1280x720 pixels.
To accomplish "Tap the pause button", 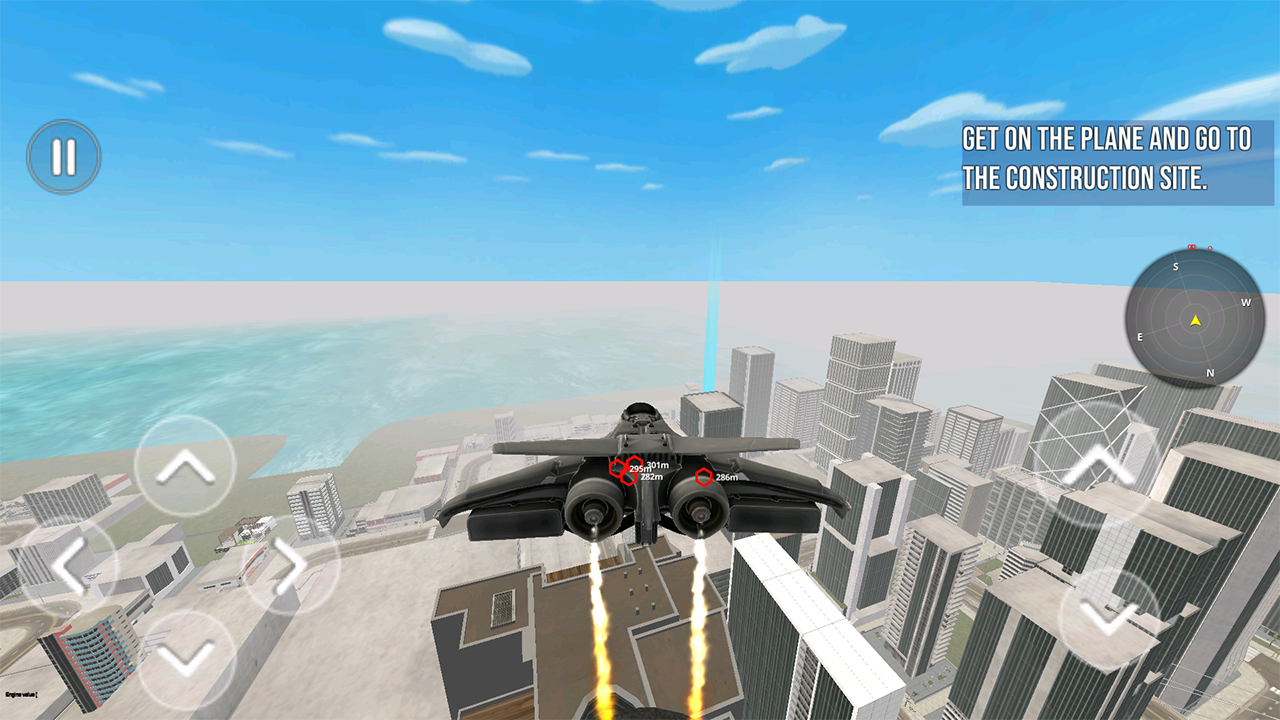I will [x=62, y=155].
